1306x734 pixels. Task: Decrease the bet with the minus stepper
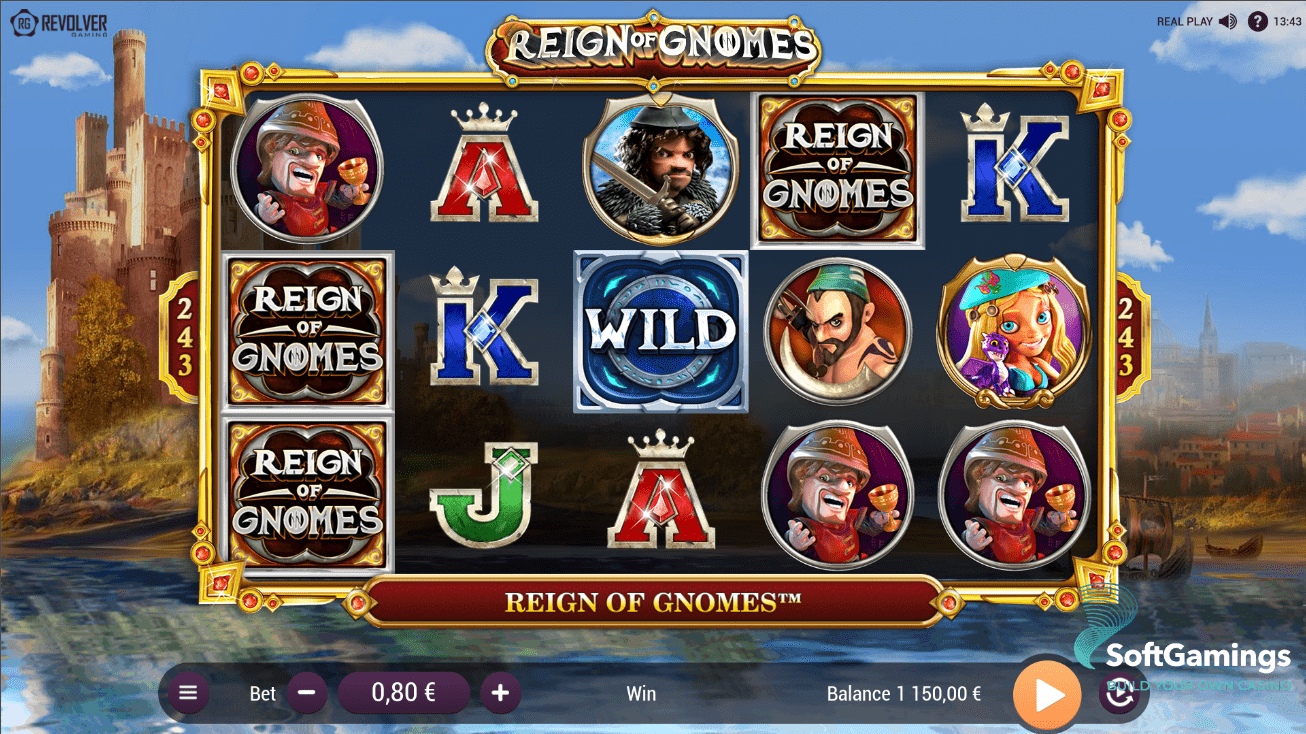point(306,692)
